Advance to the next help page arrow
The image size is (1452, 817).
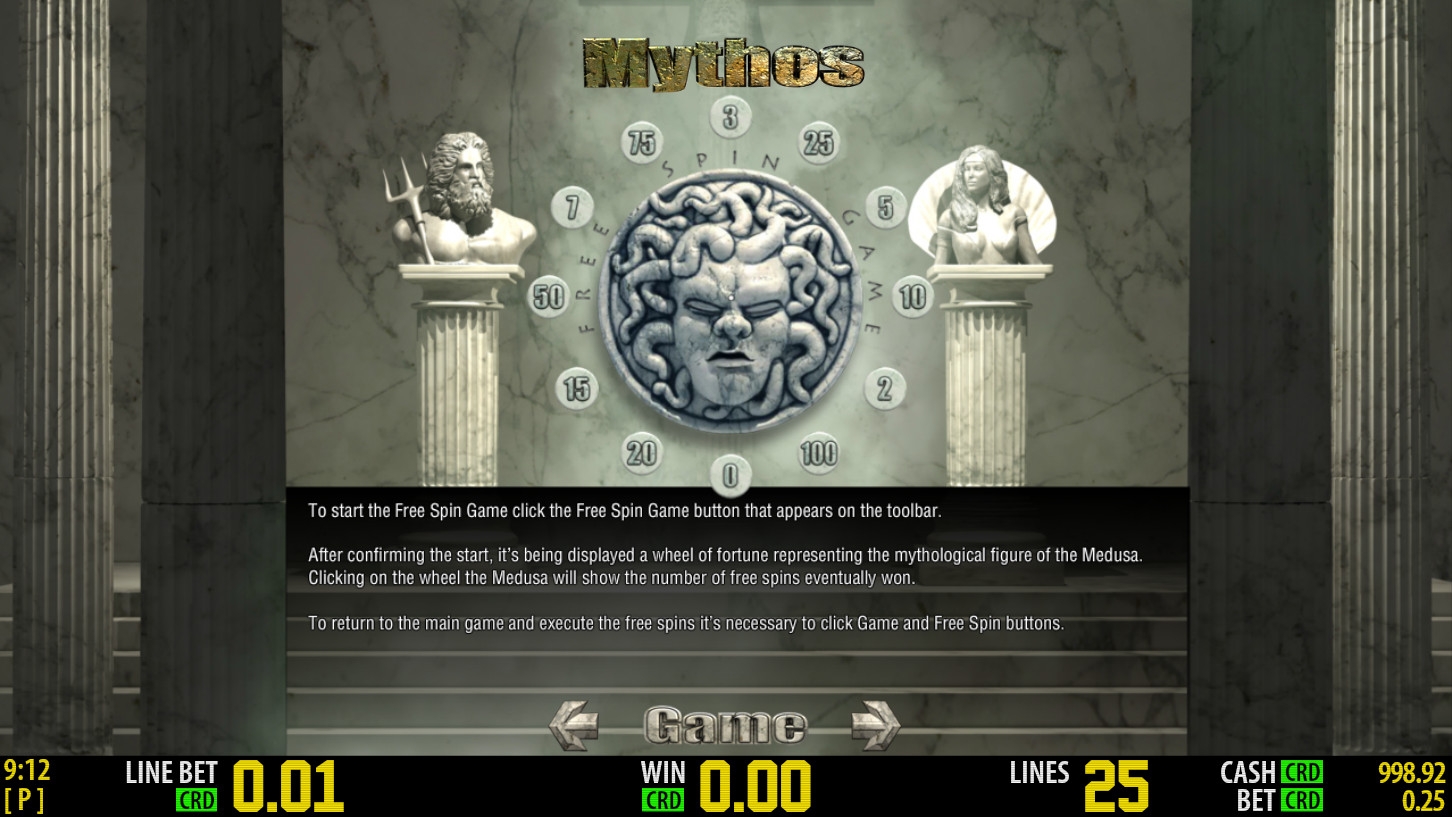(874, 725)
